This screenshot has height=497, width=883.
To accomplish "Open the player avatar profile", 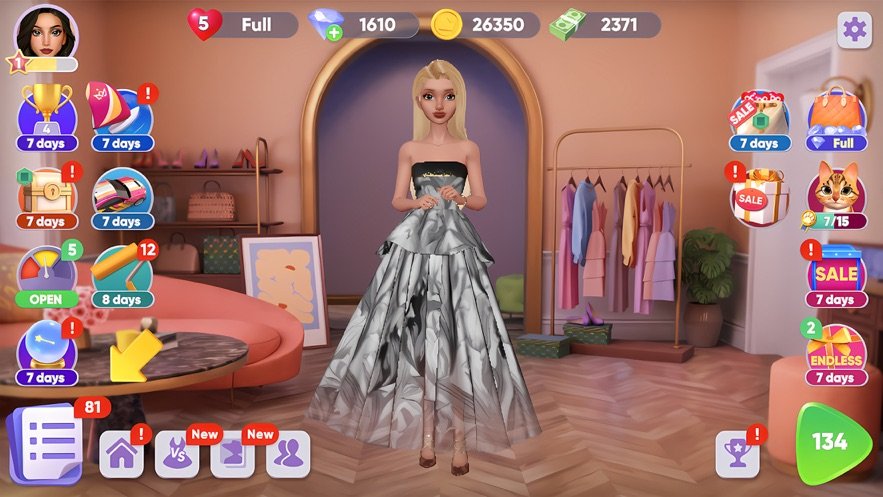I will click(45, 32).
